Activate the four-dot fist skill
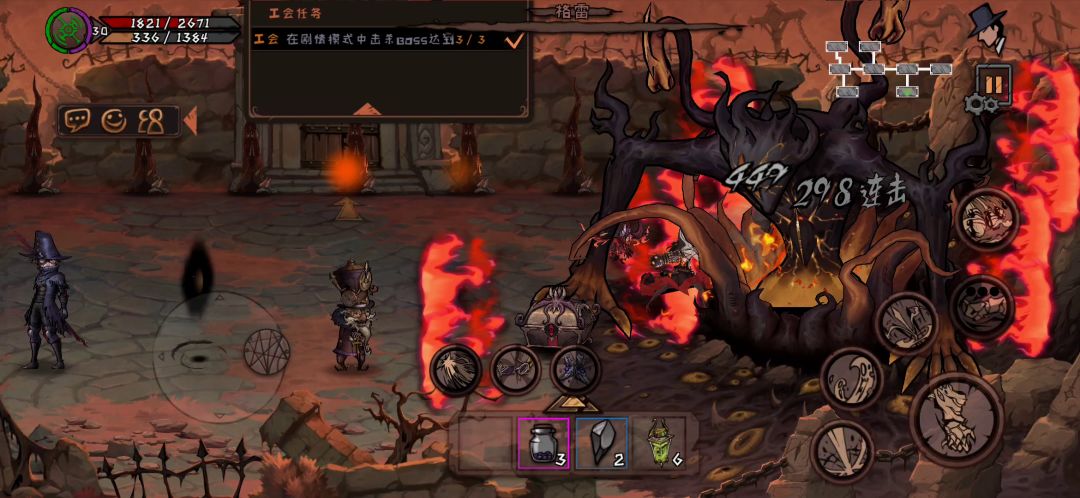This screenshot has height=498, width=1080. (x=982, y=305)
